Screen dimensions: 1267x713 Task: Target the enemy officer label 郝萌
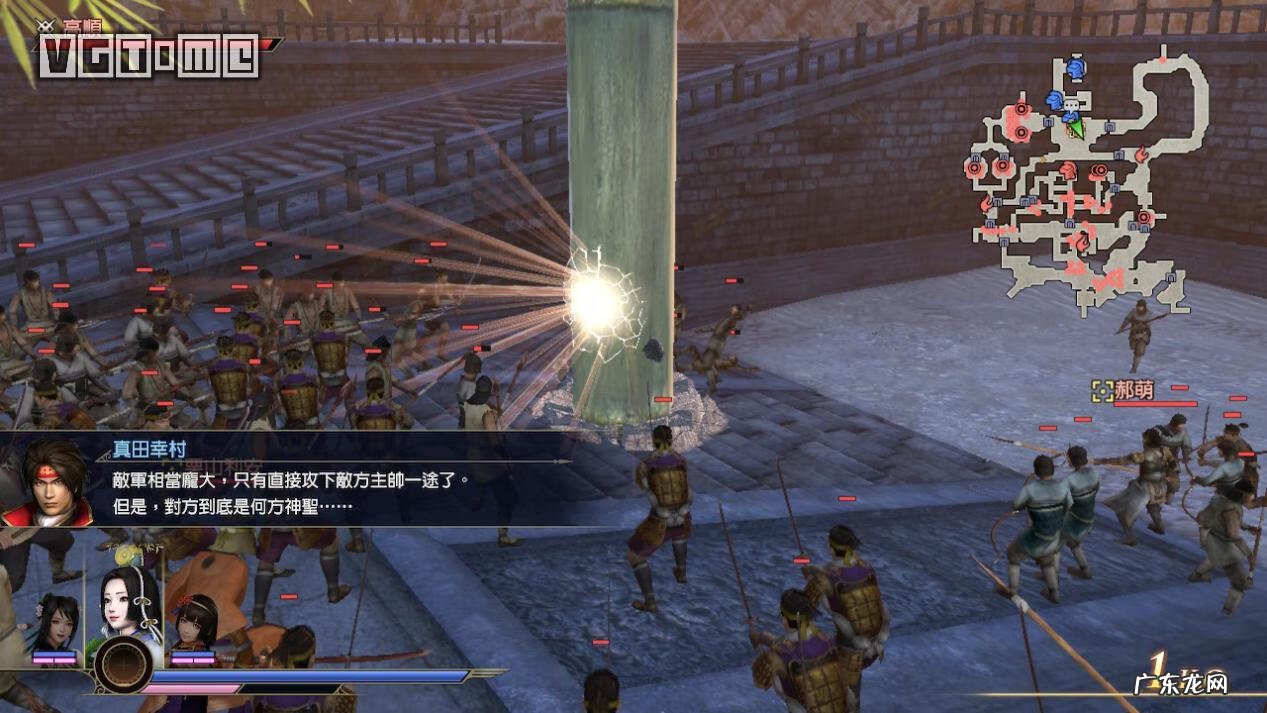tap(1134, 390)
